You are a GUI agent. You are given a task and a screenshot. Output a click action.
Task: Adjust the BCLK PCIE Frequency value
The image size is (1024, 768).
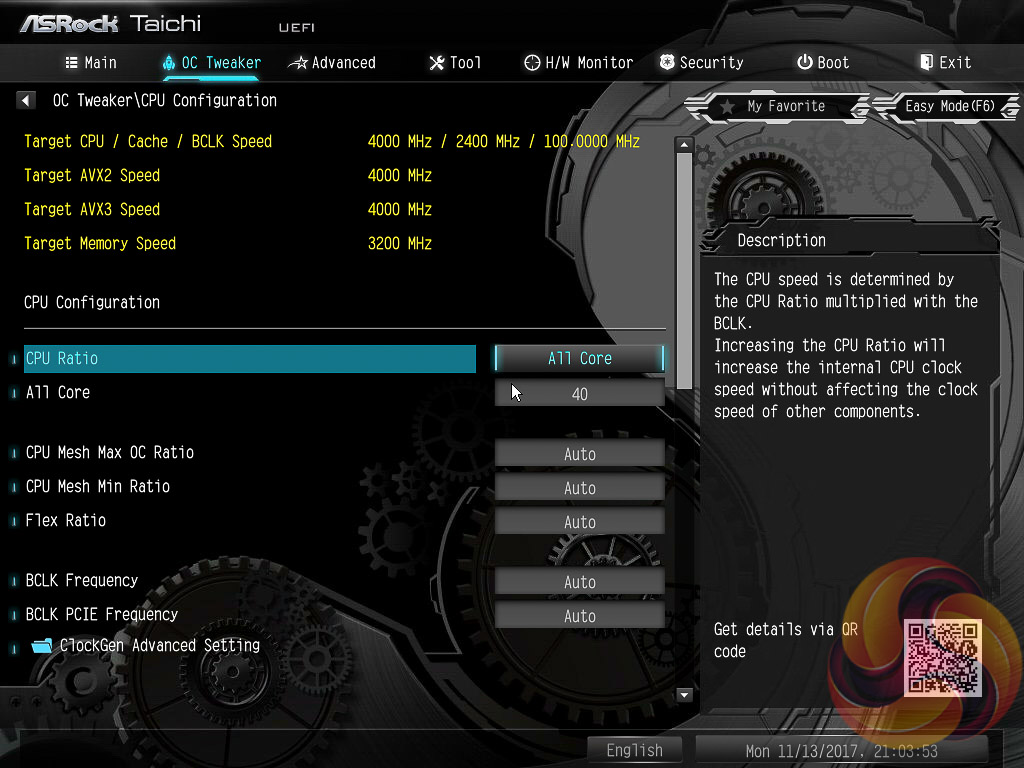click(579, 615)
